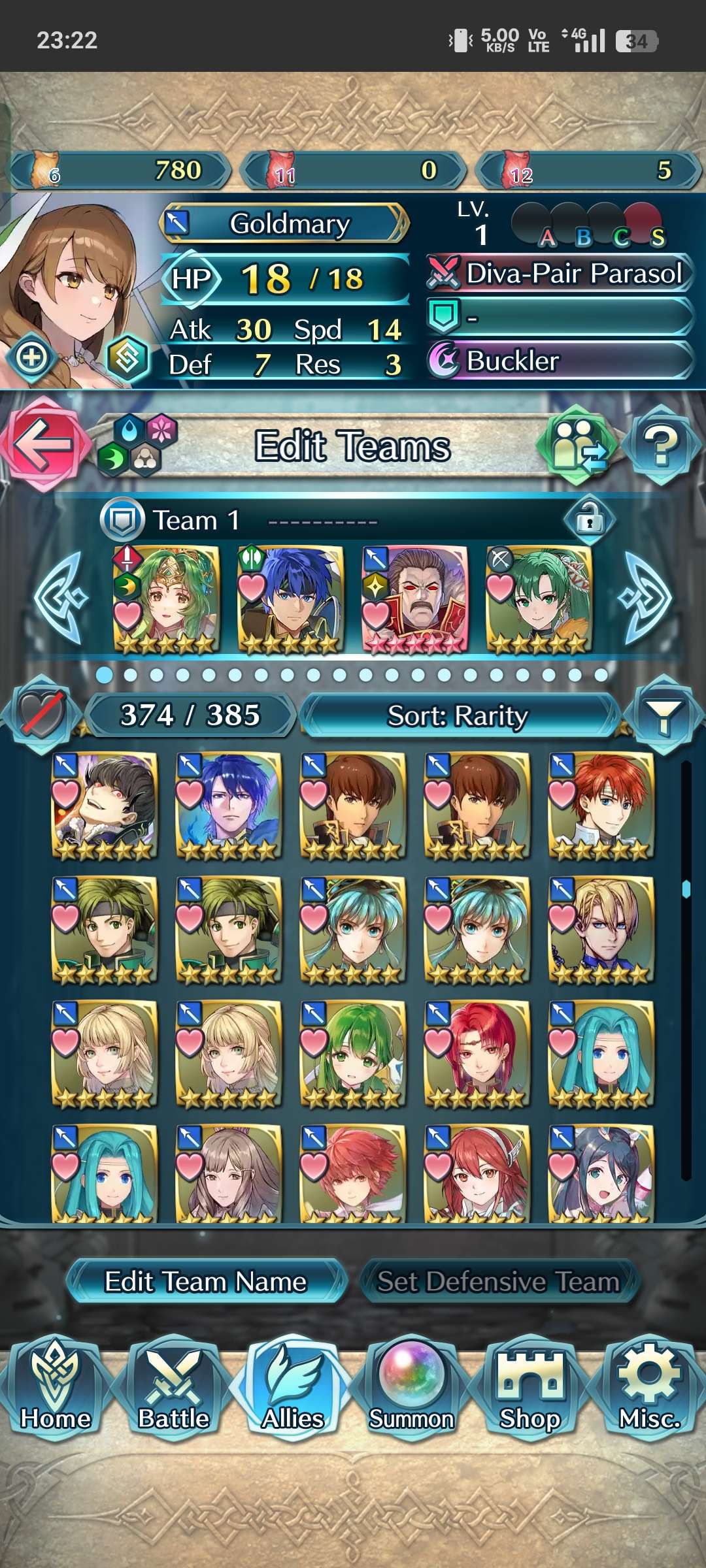Toggle the crossed-out heart favorites filter
This screenshot has width=706, height=1568.
(42, 715)
